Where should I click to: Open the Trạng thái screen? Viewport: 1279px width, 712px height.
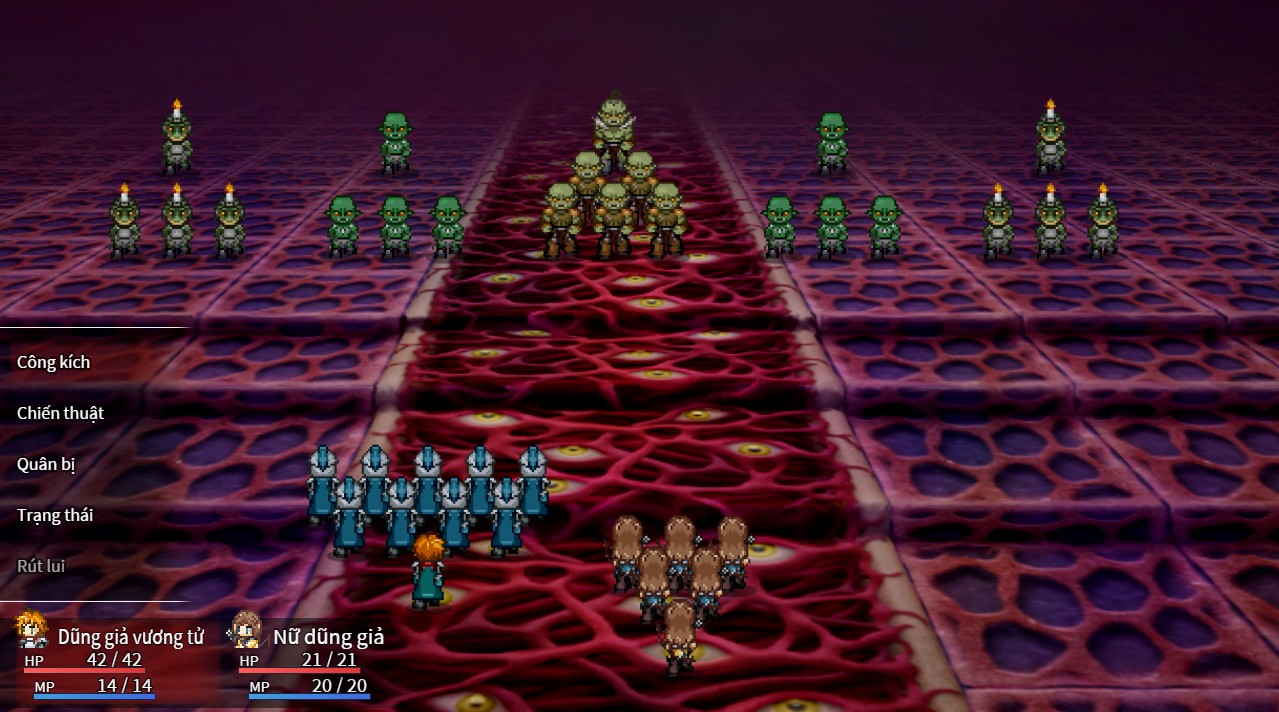[55, 515]
